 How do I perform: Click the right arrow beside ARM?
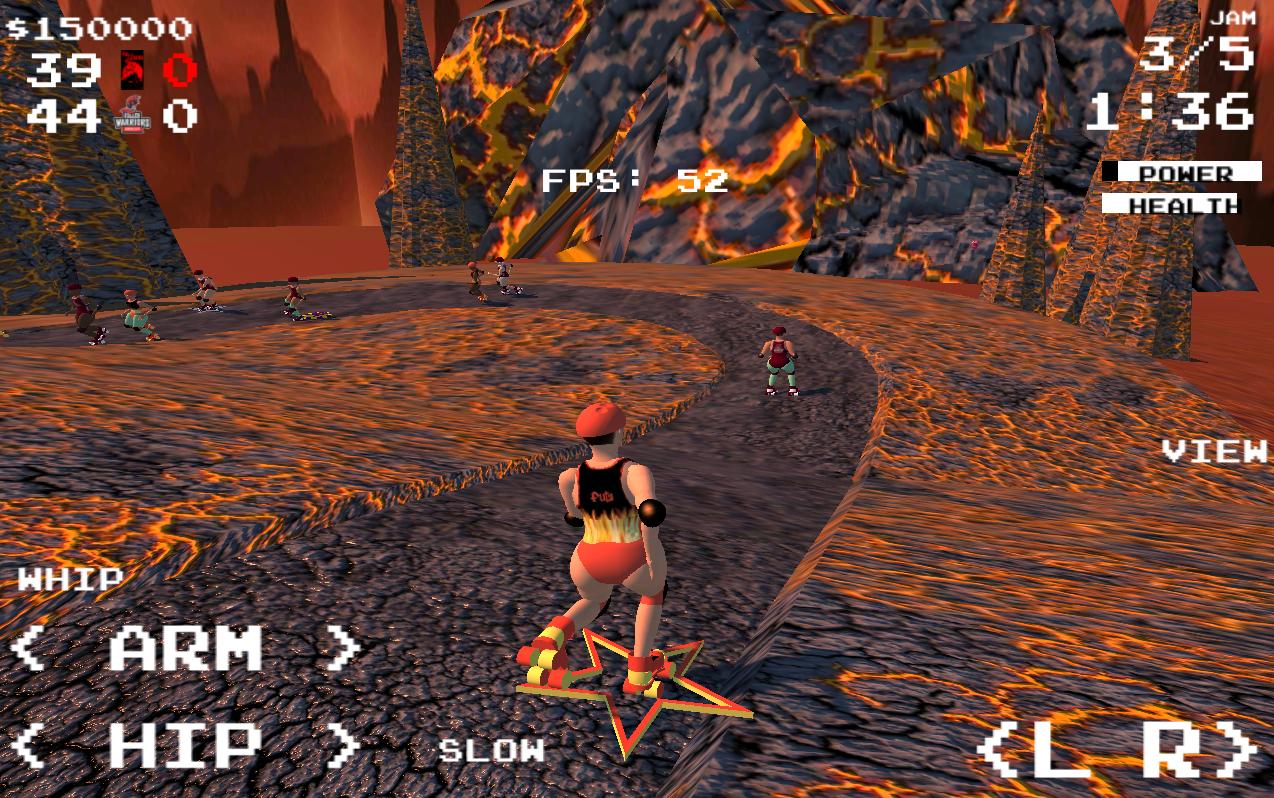(x=343, y=649)
